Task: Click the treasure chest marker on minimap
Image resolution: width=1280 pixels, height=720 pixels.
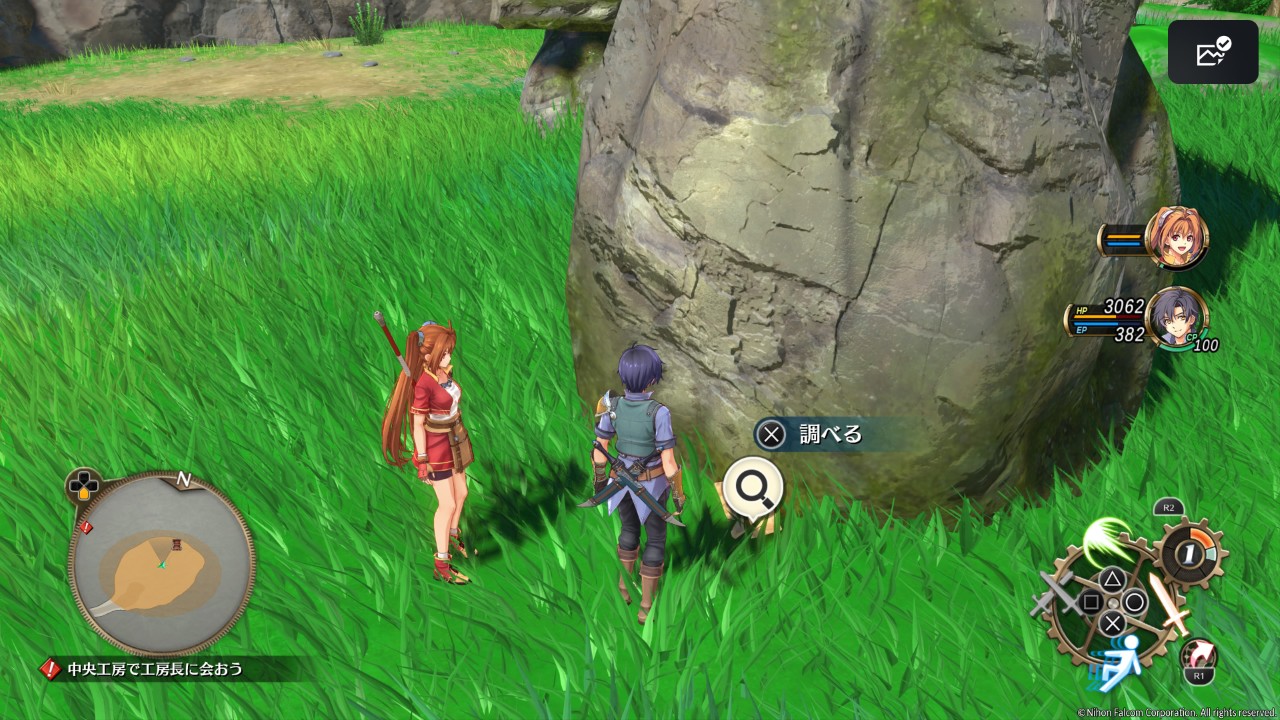Action: (x=177, y=543)
